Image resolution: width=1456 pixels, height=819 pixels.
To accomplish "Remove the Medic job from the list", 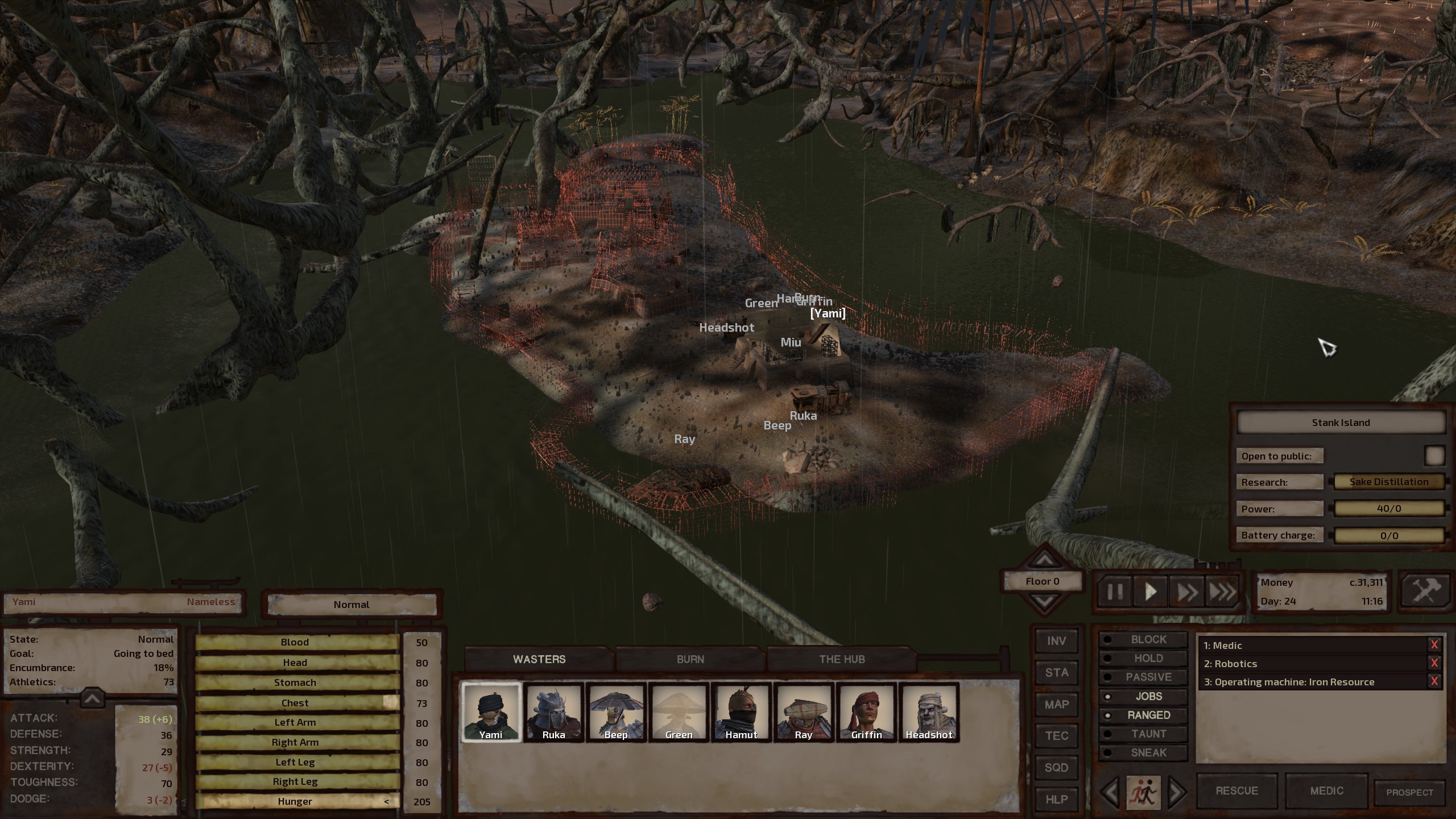I will (1434, 645).
